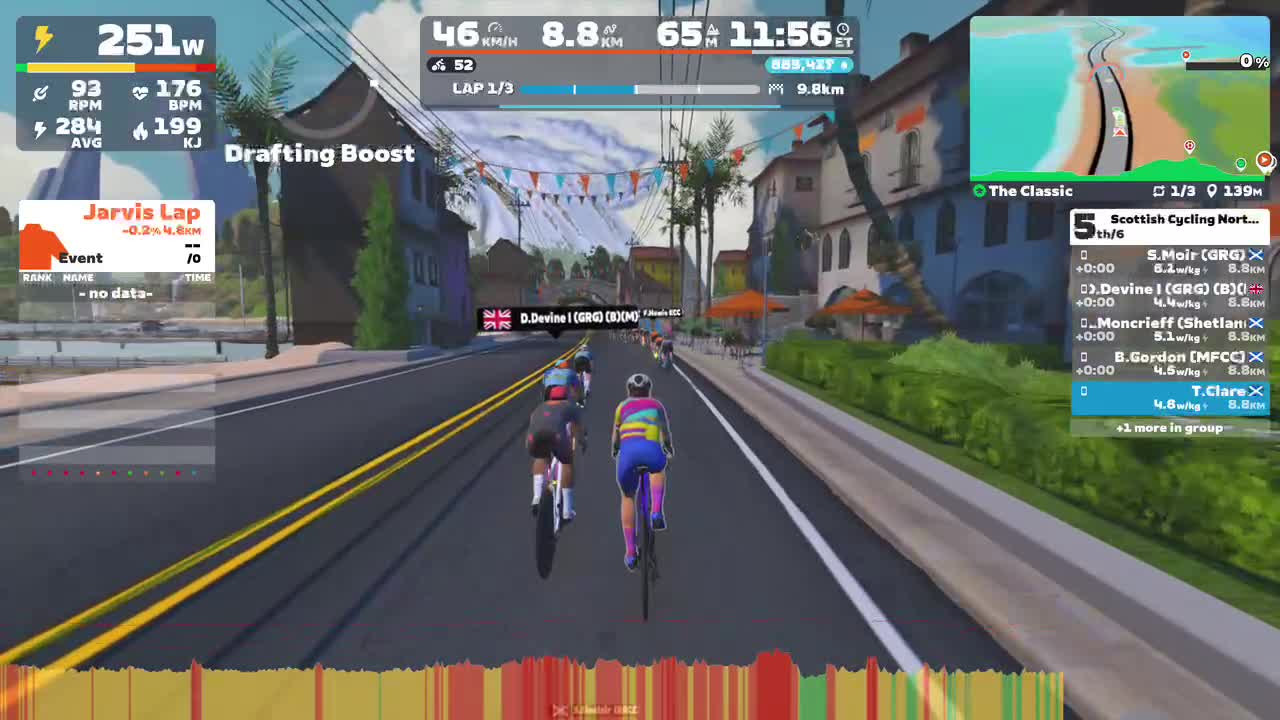The width and height of the screenshot is (1280, 720).
Task: Expand the truncated Scottish Cycling event title
Action: click(x=1183, y=221)
